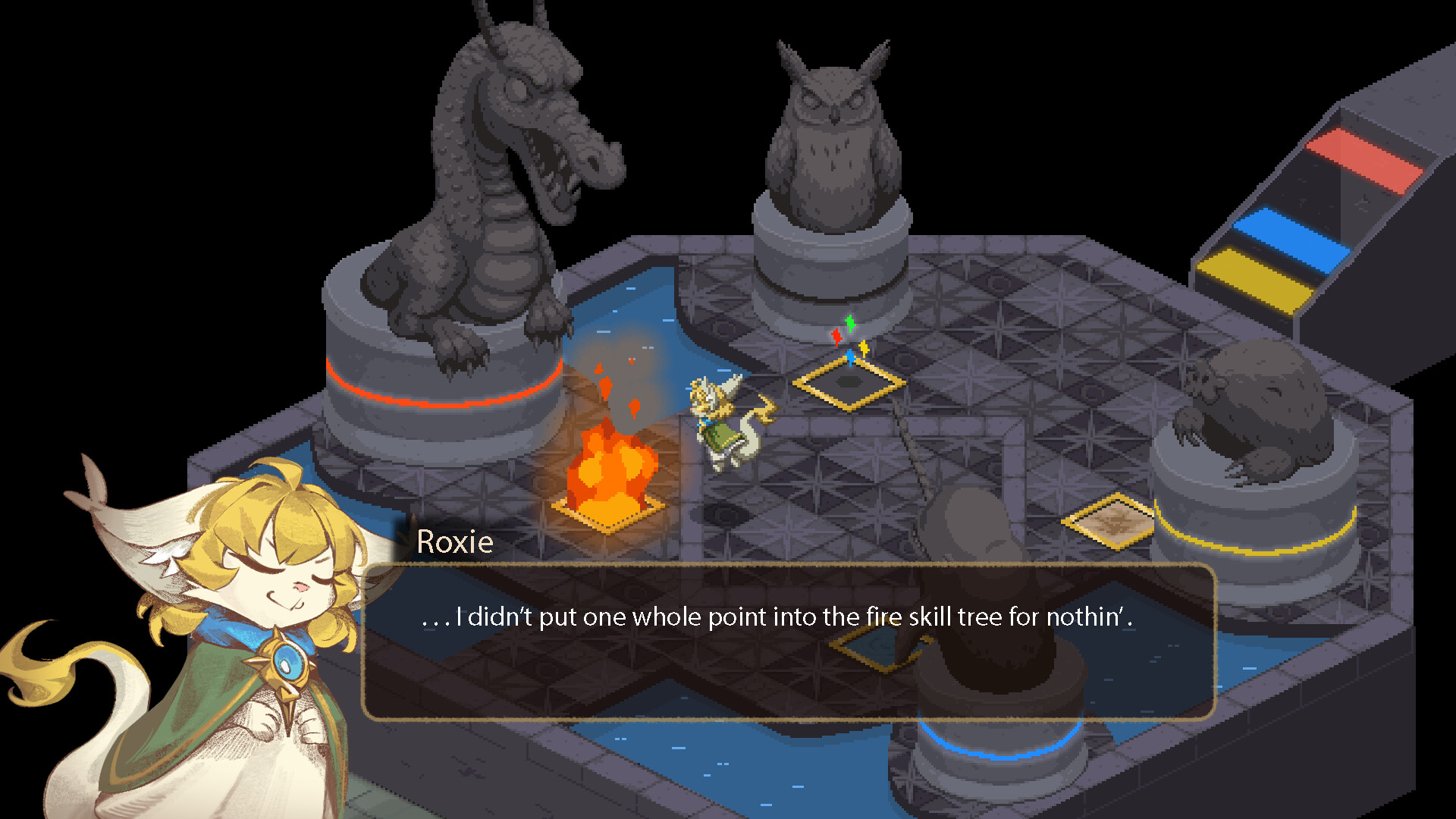Image resolution: width=1456 pixels, height=819 pixels.
Task: Click the yellow sparkle icon near the character
Action: tap(864, 349)
